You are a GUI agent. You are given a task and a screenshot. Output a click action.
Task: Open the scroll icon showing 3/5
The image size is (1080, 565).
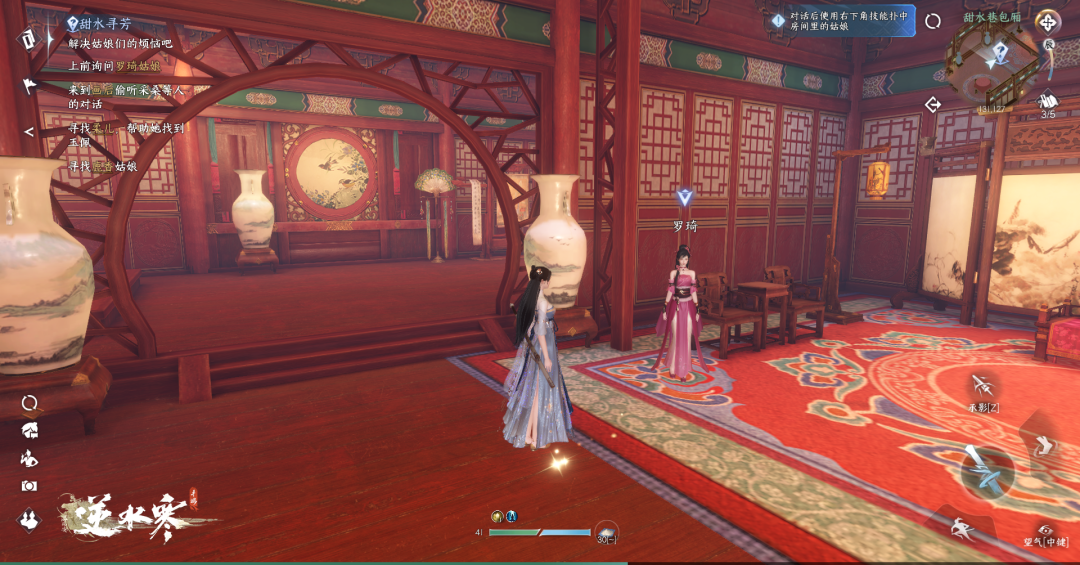[1048, 103]
